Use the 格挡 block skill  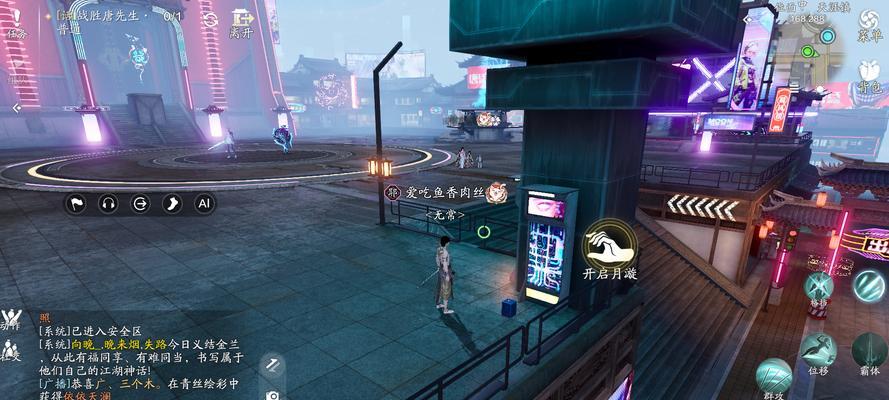point(818,288)
